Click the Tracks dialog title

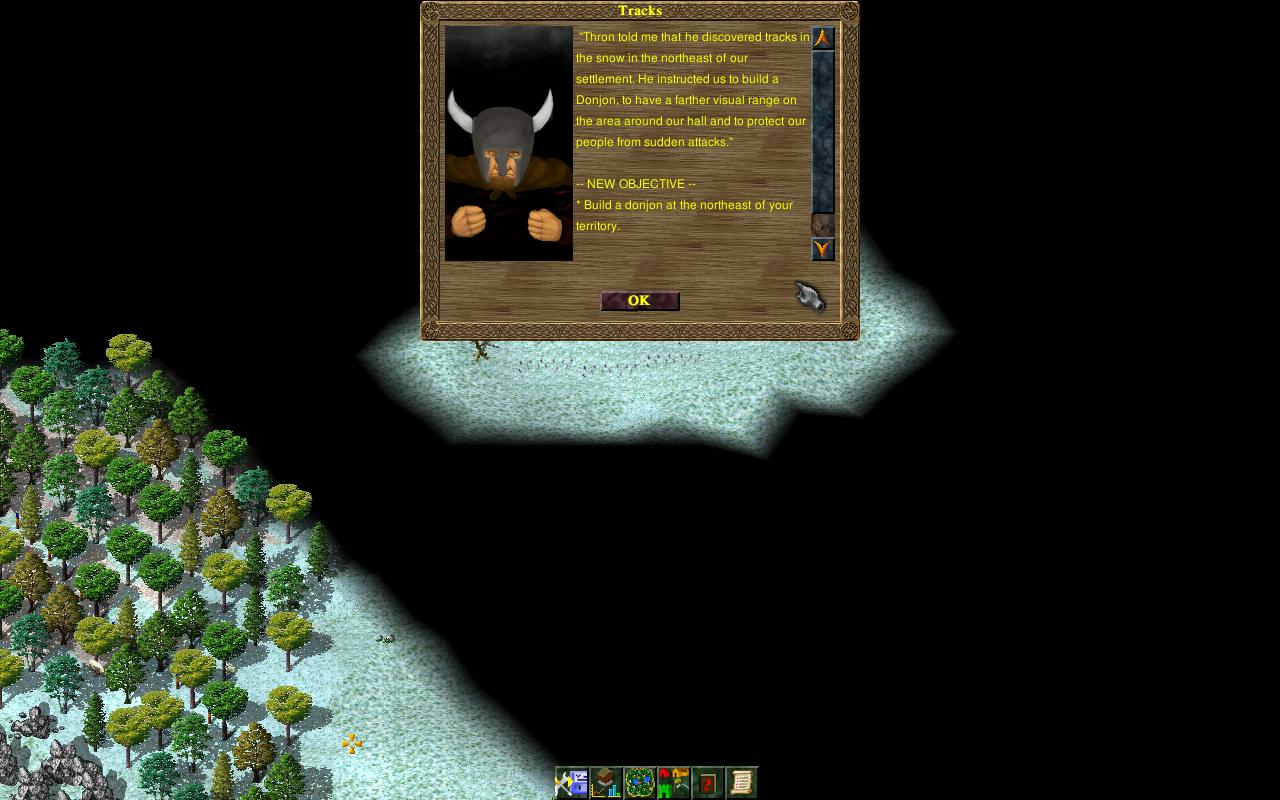[x=639, y=11]
